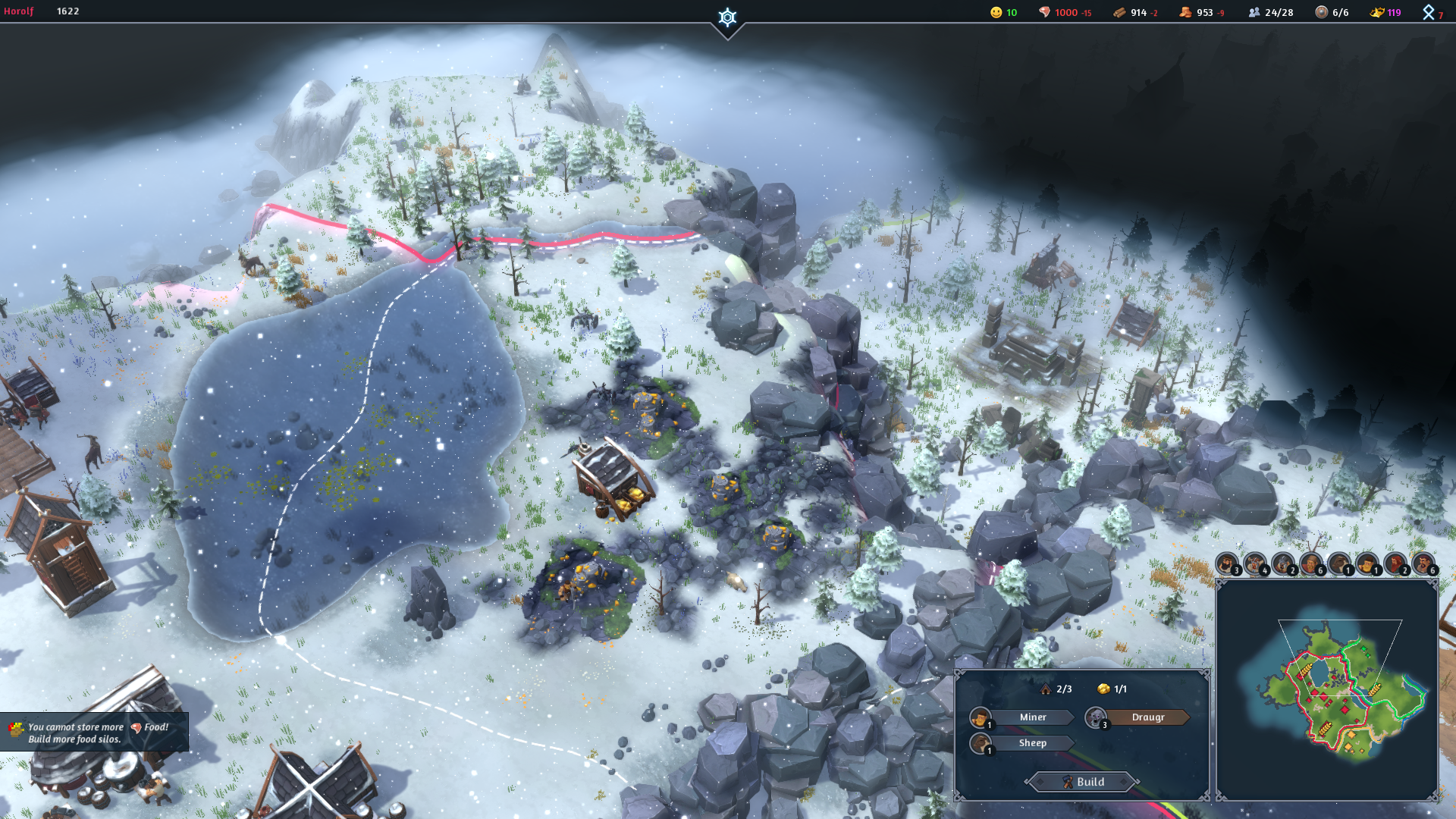Choose the Sheep row in the building panel
The height and width of the screenshot is (819, 1456).
(x=1031, y=743)
